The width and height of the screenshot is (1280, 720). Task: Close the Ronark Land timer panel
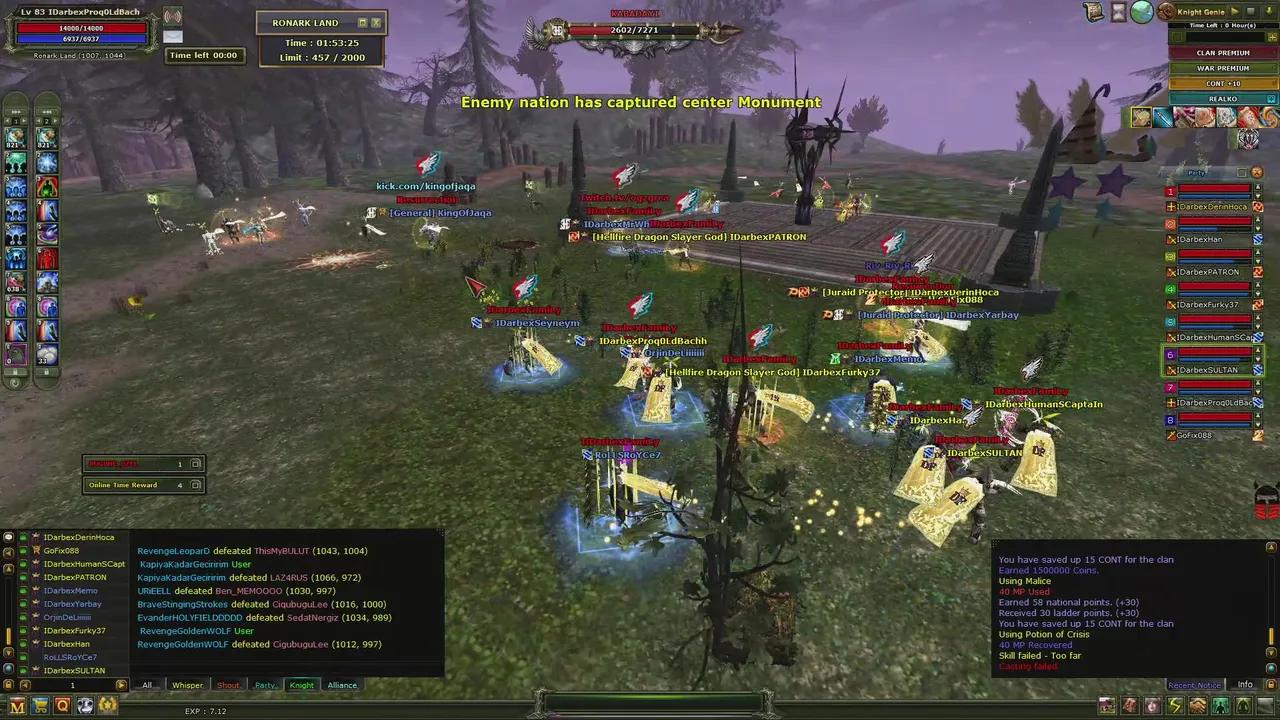point(376,22)
